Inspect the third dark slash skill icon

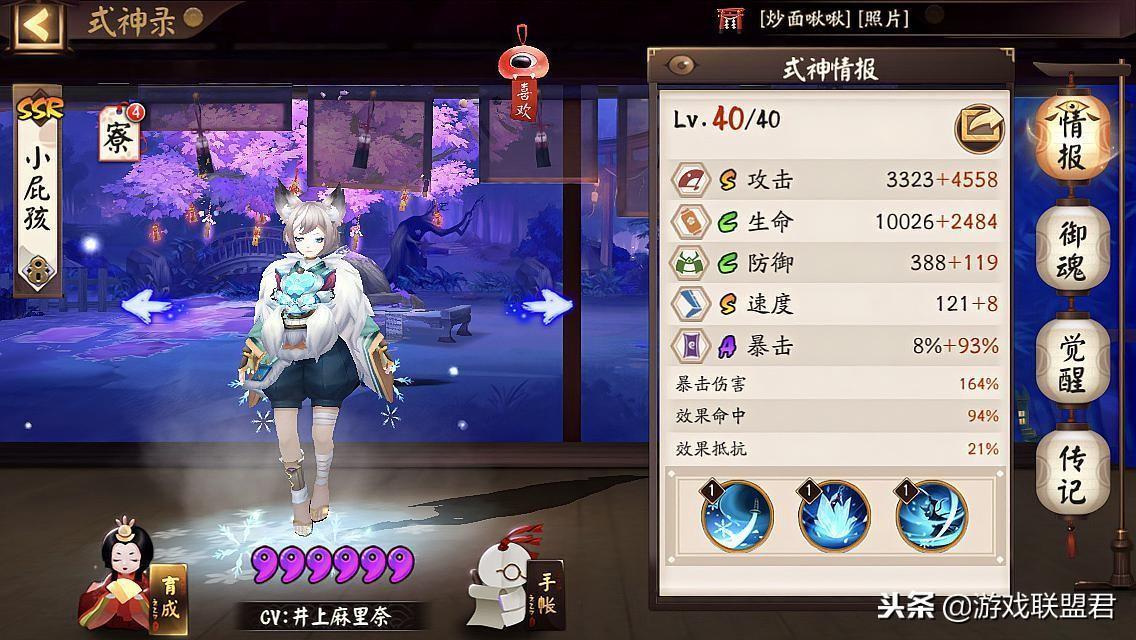pyautogui.click(x=931, y=516)
